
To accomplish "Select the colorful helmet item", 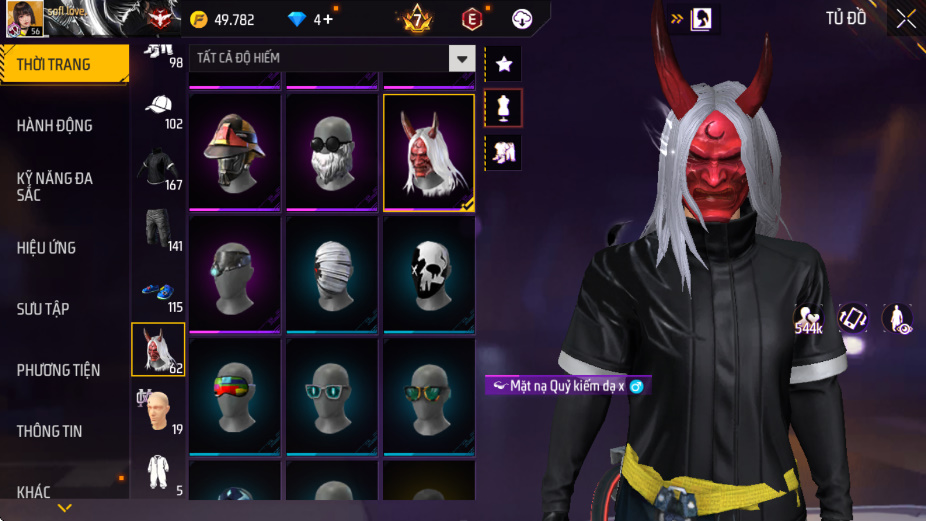I will coord(234,152).
